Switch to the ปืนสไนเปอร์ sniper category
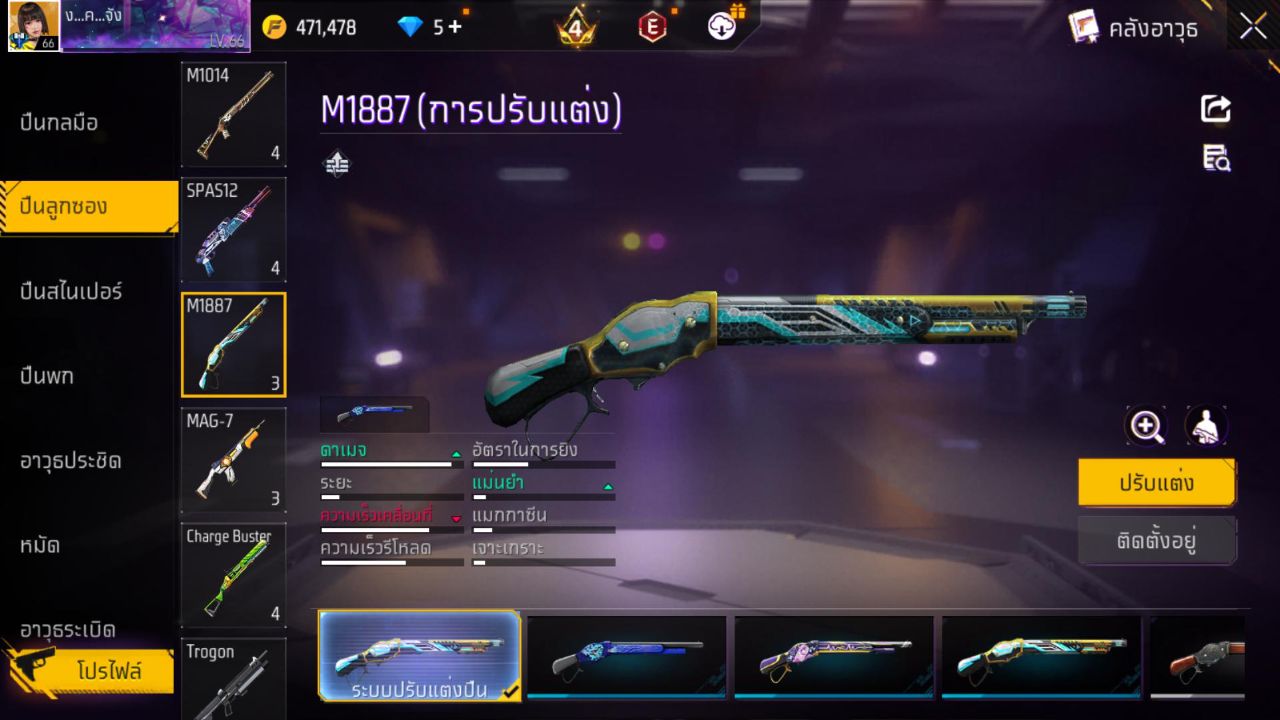 (x=70, y=290)
